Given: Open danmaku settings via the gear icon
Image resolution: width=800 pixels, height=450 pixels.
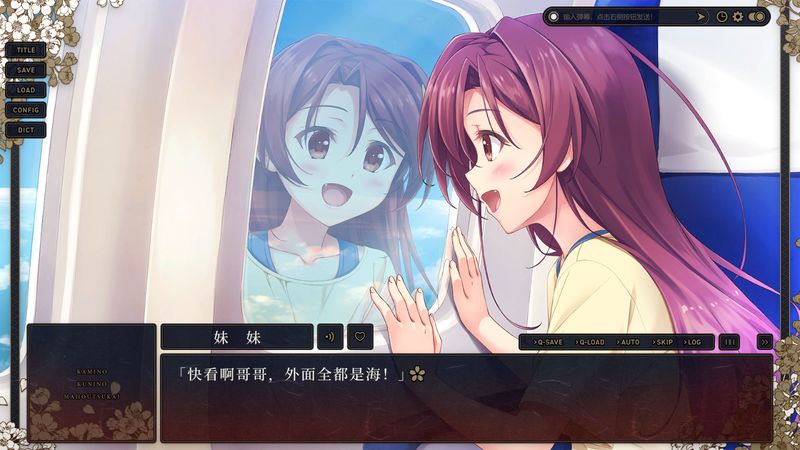Looking at the screenshot, I should 738,16.
